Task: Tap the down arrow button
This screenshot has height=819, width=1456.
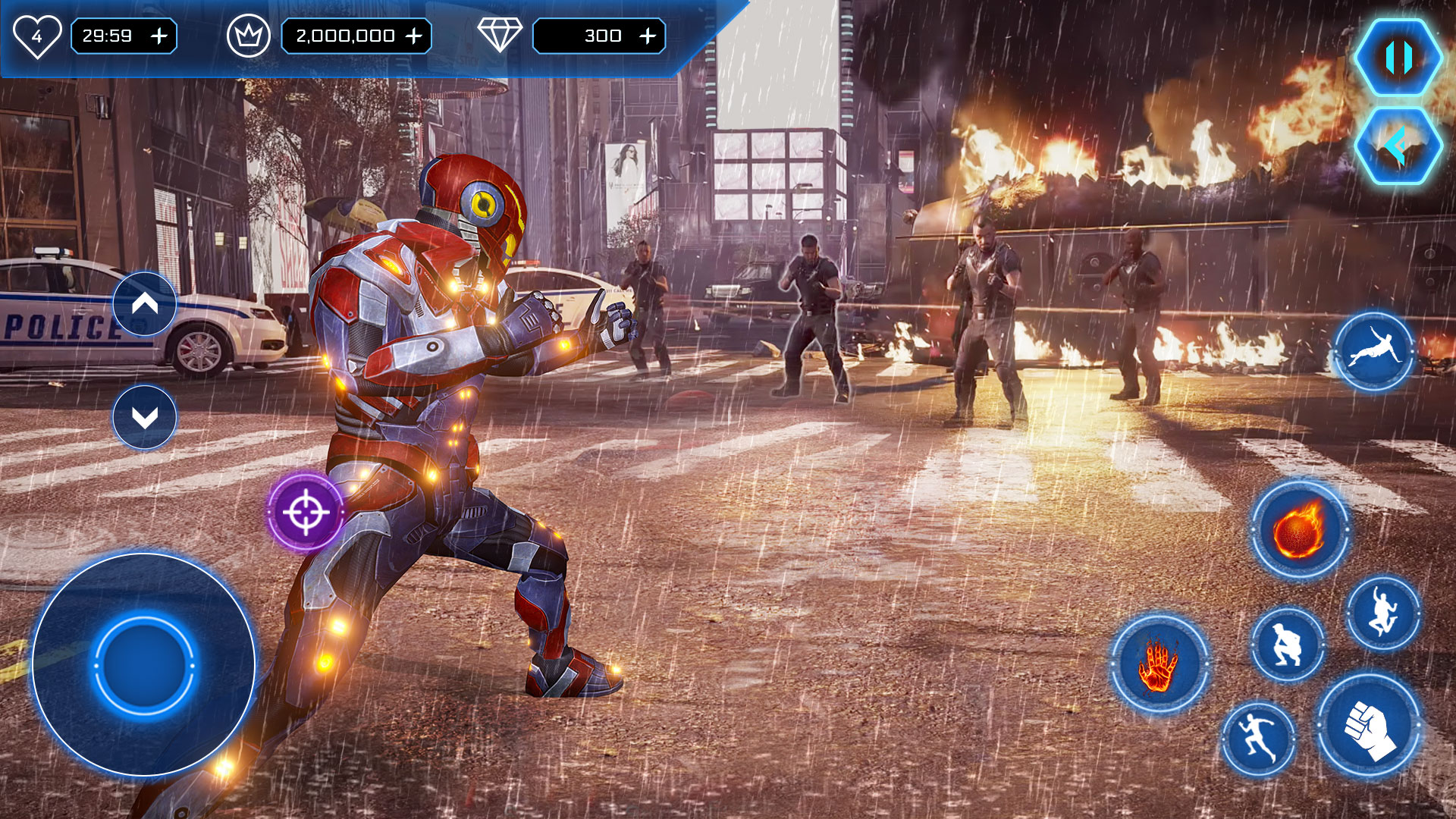Action: coord(145,417)
